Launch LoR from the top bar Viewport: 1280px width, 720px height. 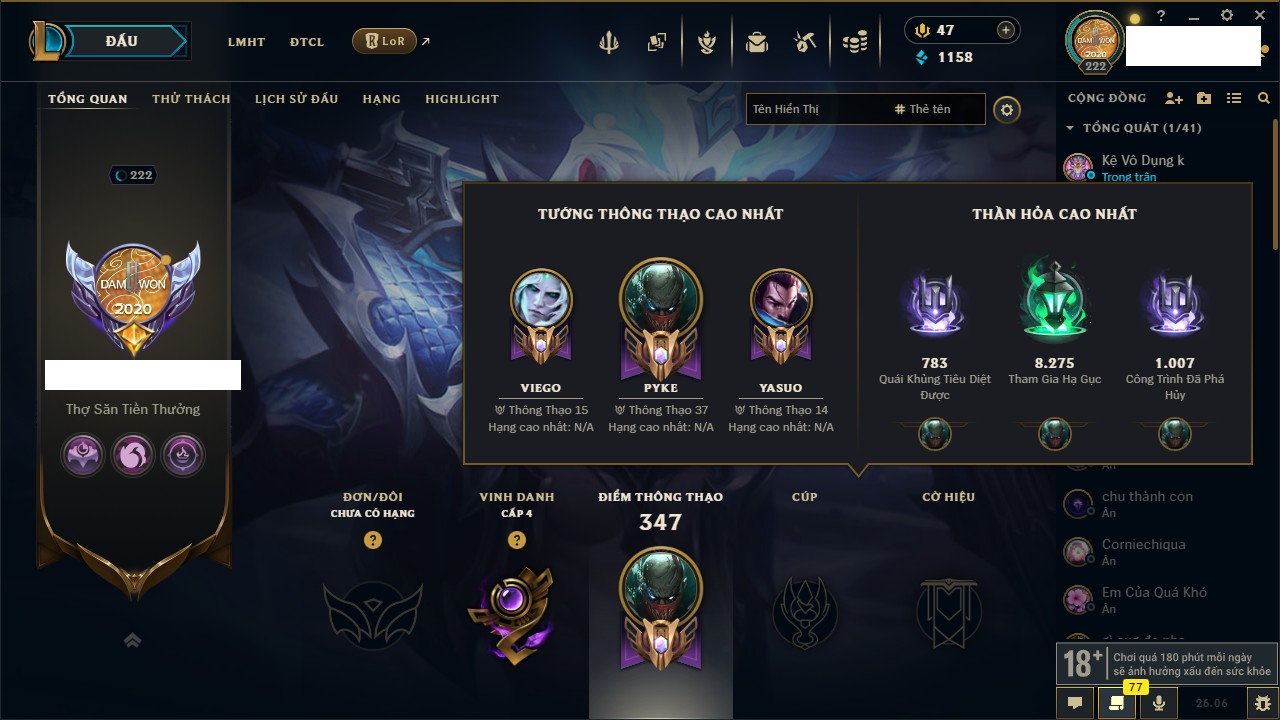coord(385,41)
